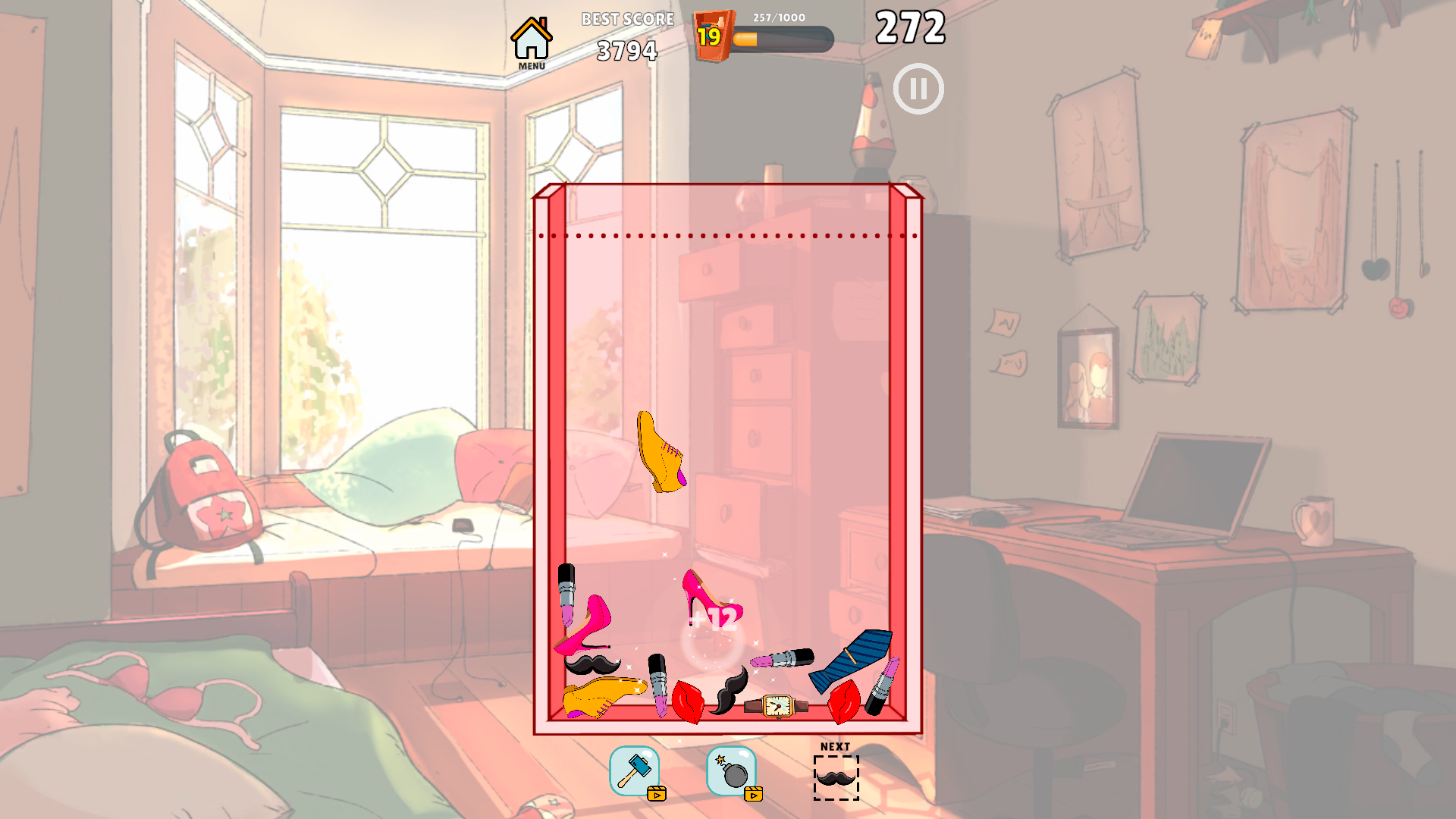Watch an ad for the hammer booster
Viewport: 1456px width, 819px height.
pyautogui.click(x=658, y=795)
